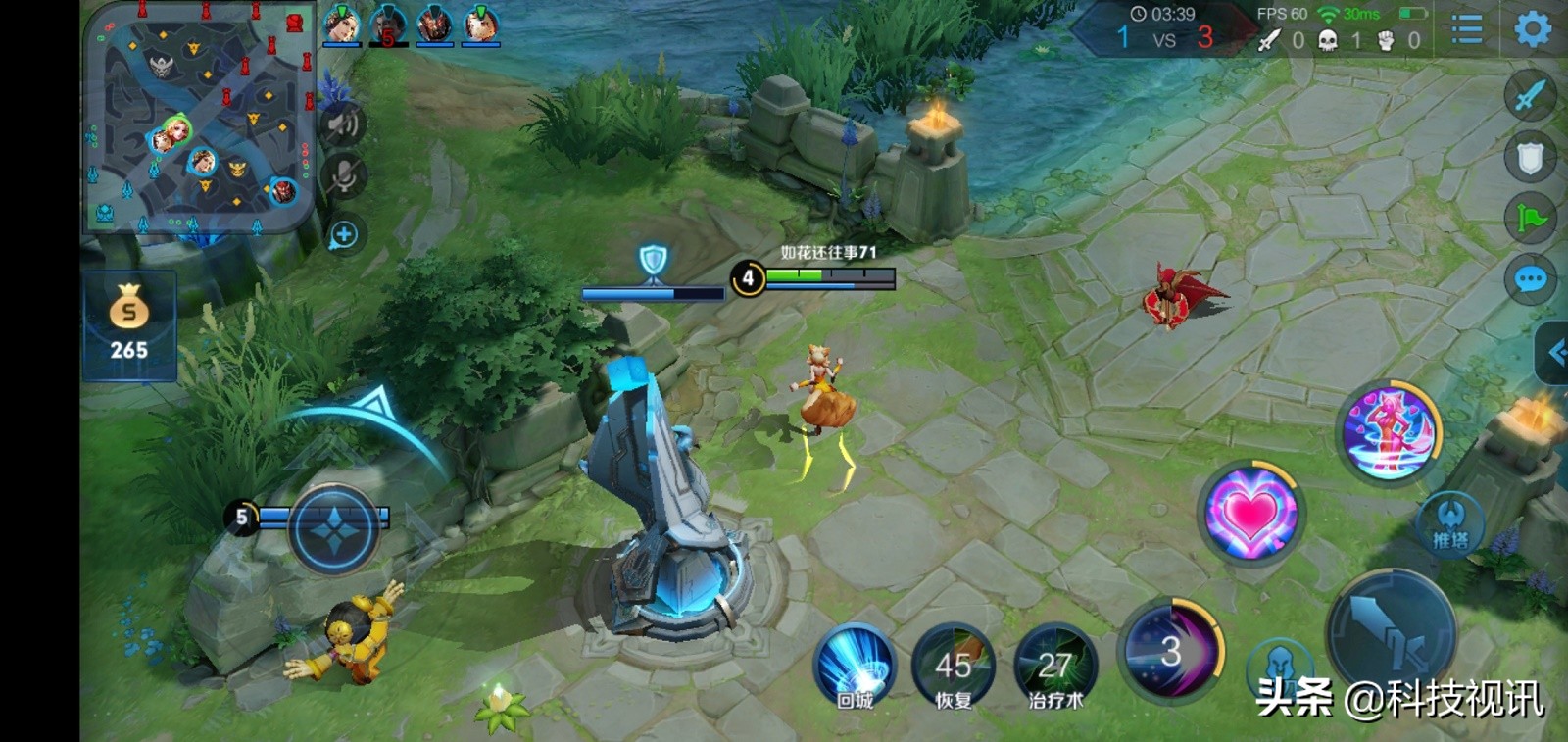Open the minimap

tap(199, 118)
